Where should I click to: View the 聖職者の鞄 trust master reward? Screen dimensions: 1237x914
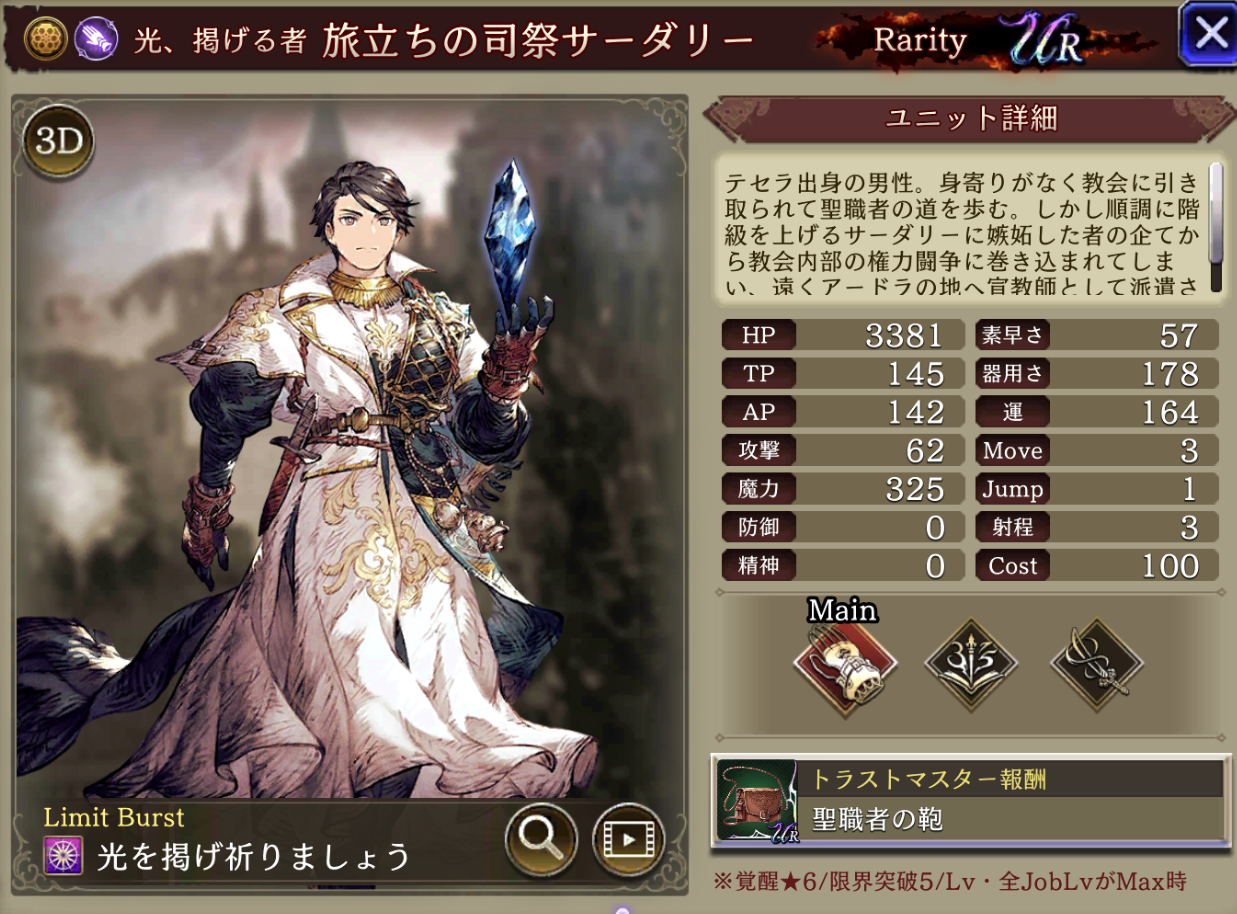[x=968, y=800]
